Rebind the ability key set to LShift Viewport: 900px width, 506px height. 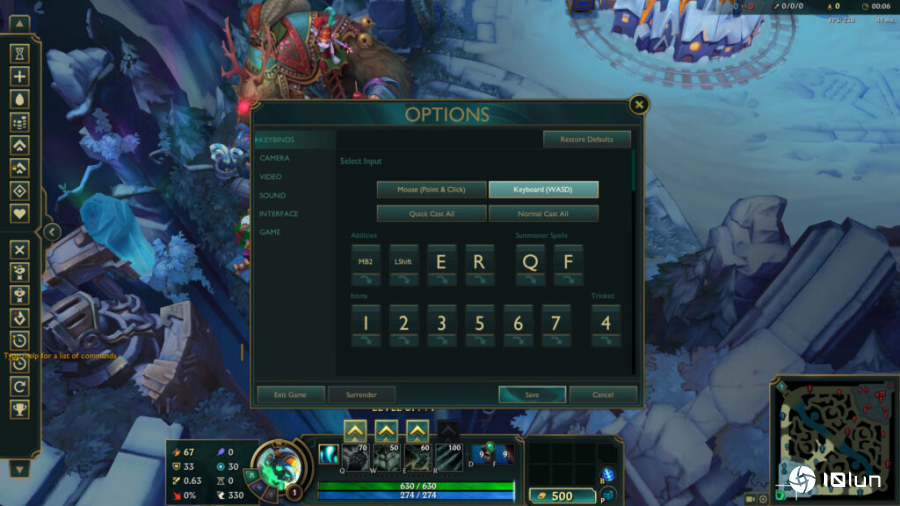click(403, 263)
